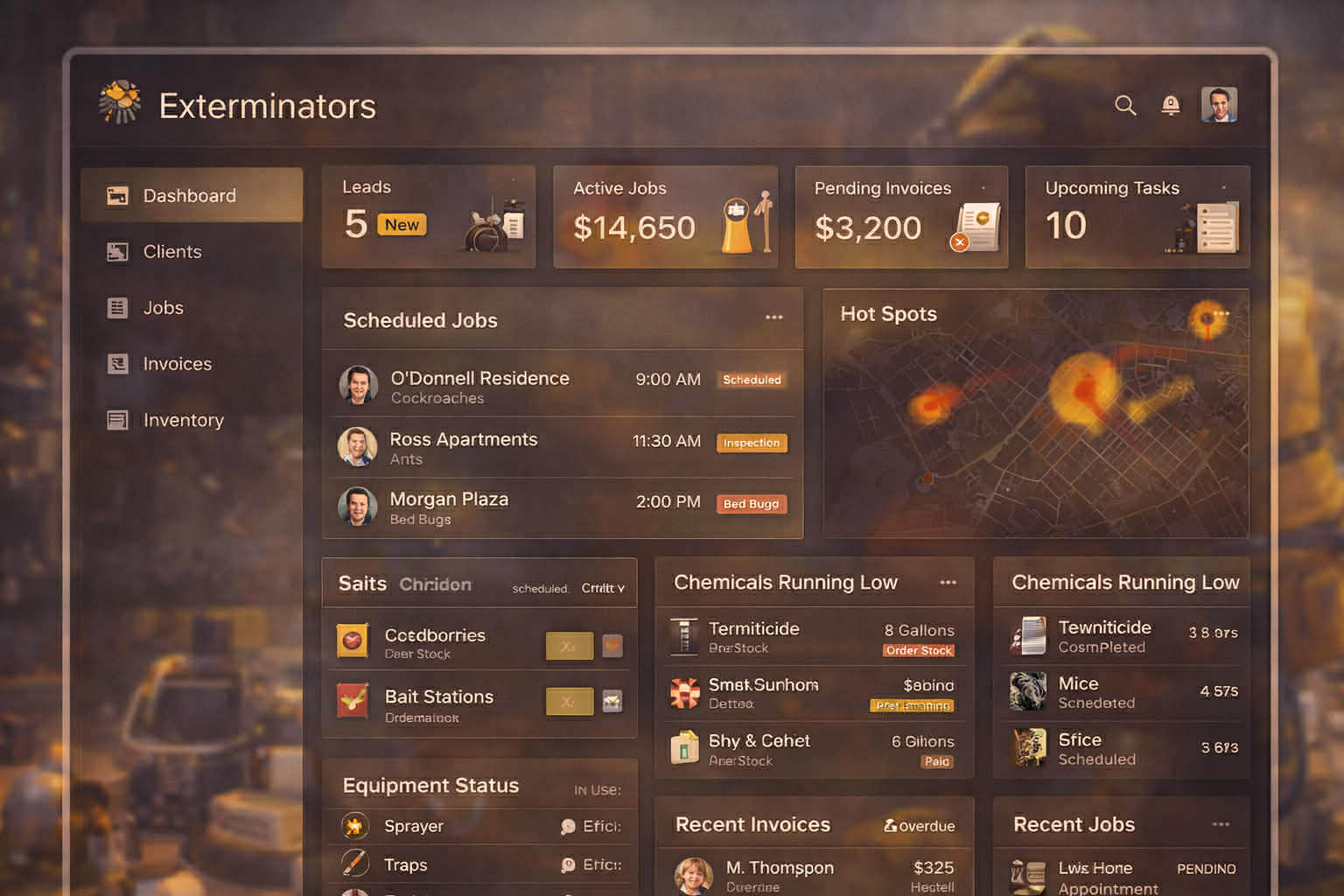
Task: Open the dropdown in the Saits panel header
Action: (x=603, y=588)
